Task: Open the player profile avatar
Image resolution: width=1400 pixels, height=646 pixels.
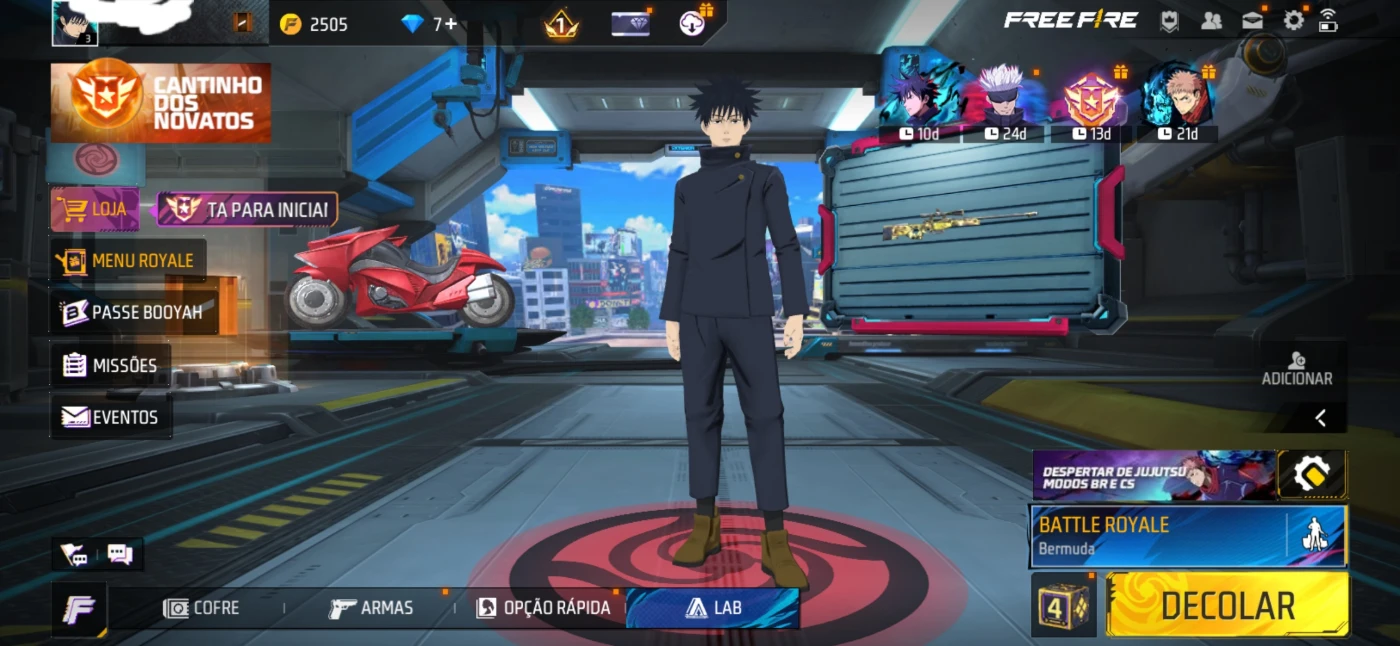Action: (x=75, y=22)
